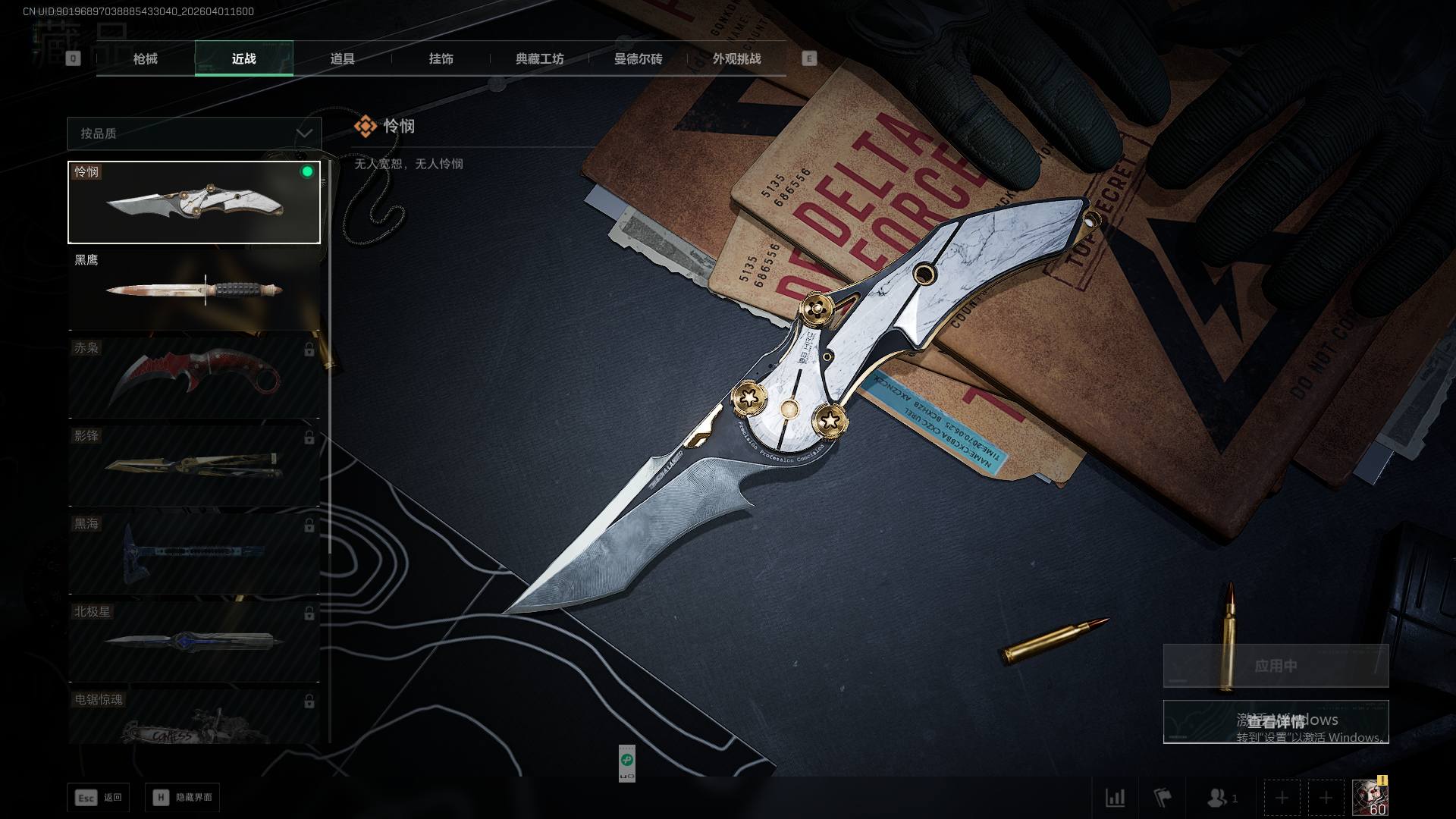Show the 外观挑战 tab
The image size is (1456, 819).
736,58
